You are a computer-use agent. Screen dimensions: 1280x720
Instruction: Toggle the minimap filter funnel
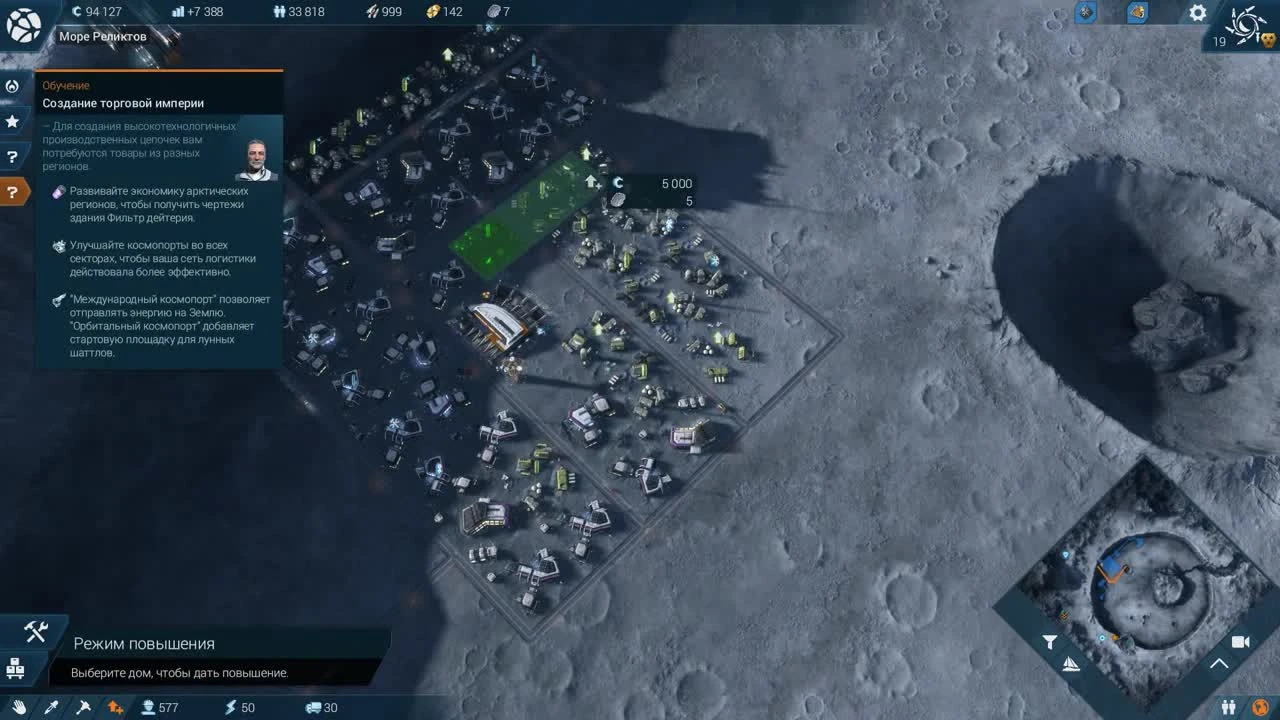1049,641
